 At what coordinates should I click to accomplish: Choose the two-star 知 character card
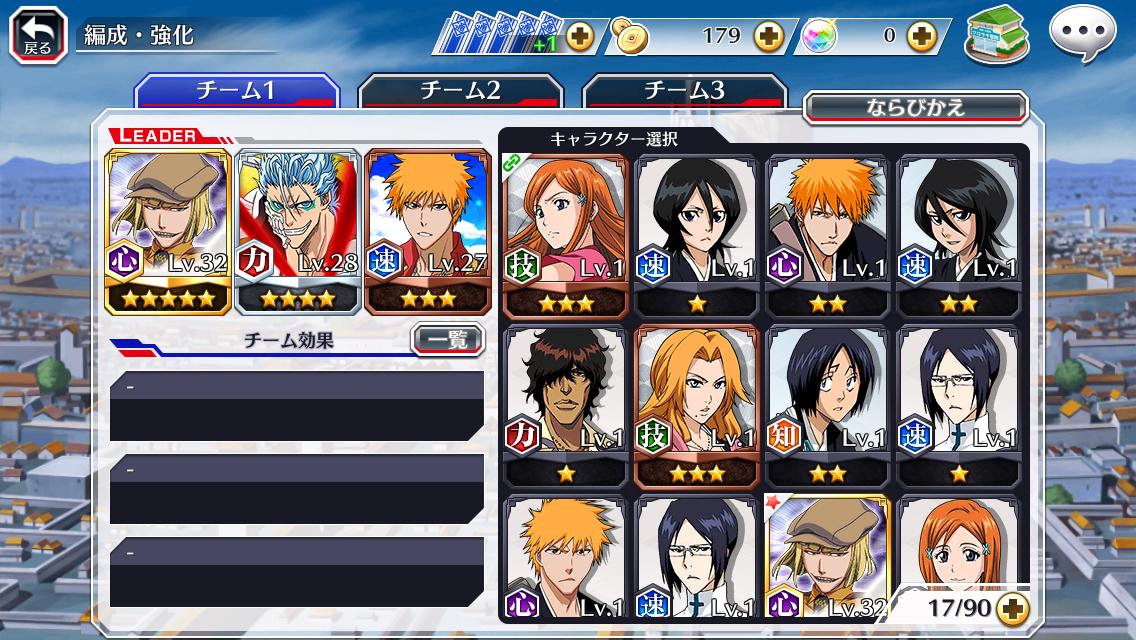(827, 404)
